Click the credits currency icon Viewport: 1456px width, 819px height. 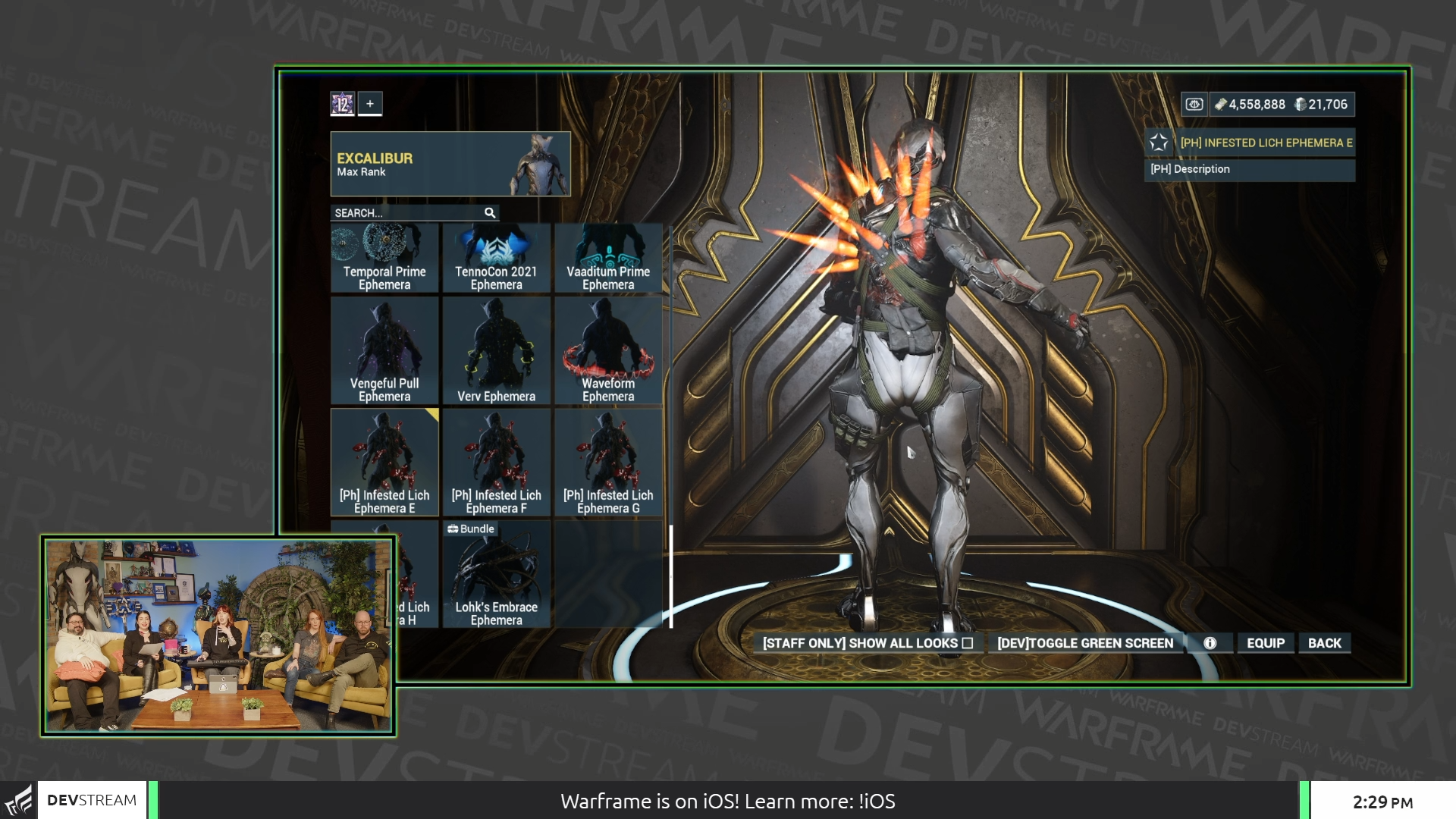[1222, 104]
